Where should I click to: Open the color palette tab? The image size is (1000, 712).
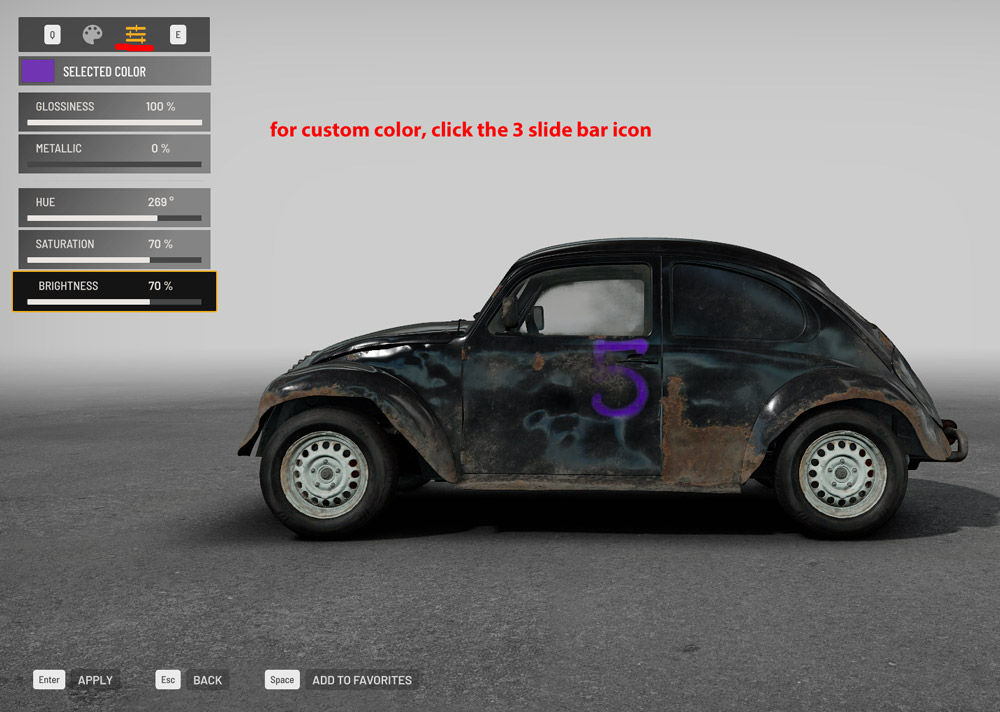pos(92,35)
